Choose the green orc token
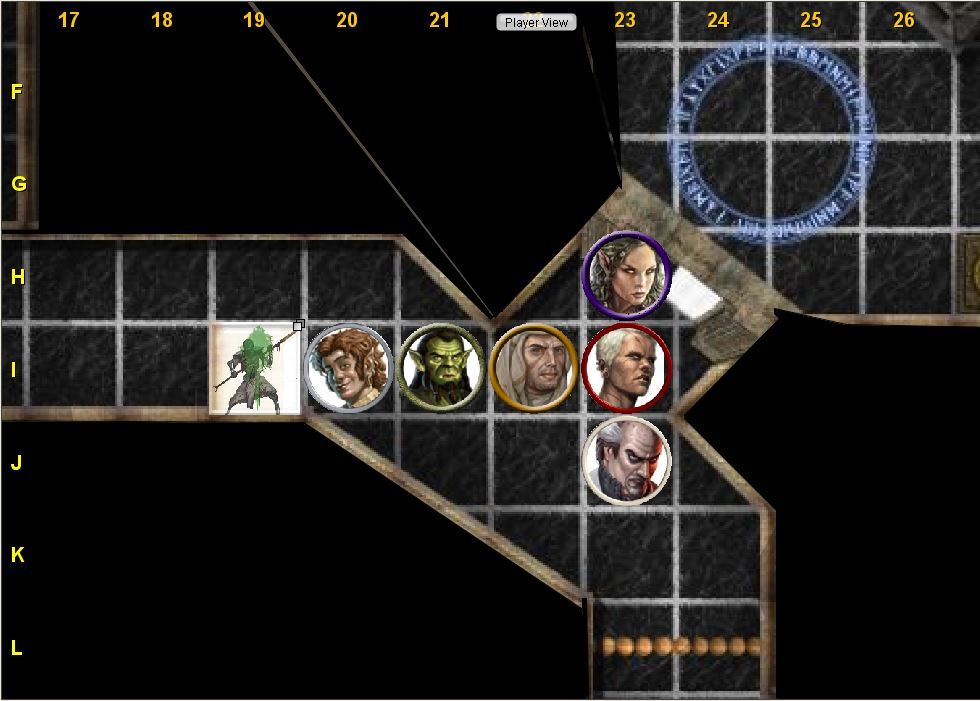The width and height of the screenshot is (980, 701). 441,368
